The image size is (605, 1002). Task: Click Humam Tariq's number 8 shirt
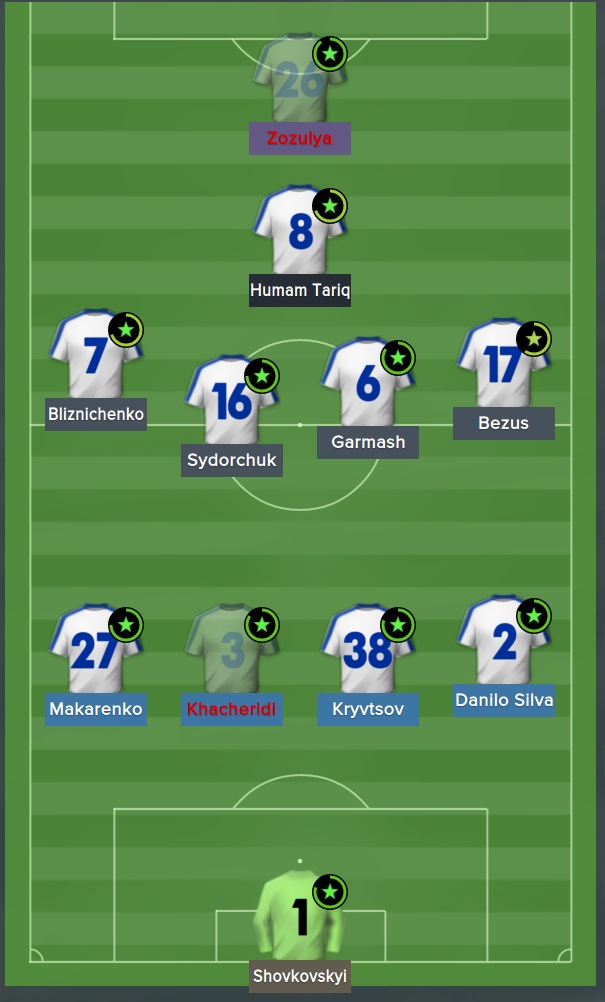point(299,232)
